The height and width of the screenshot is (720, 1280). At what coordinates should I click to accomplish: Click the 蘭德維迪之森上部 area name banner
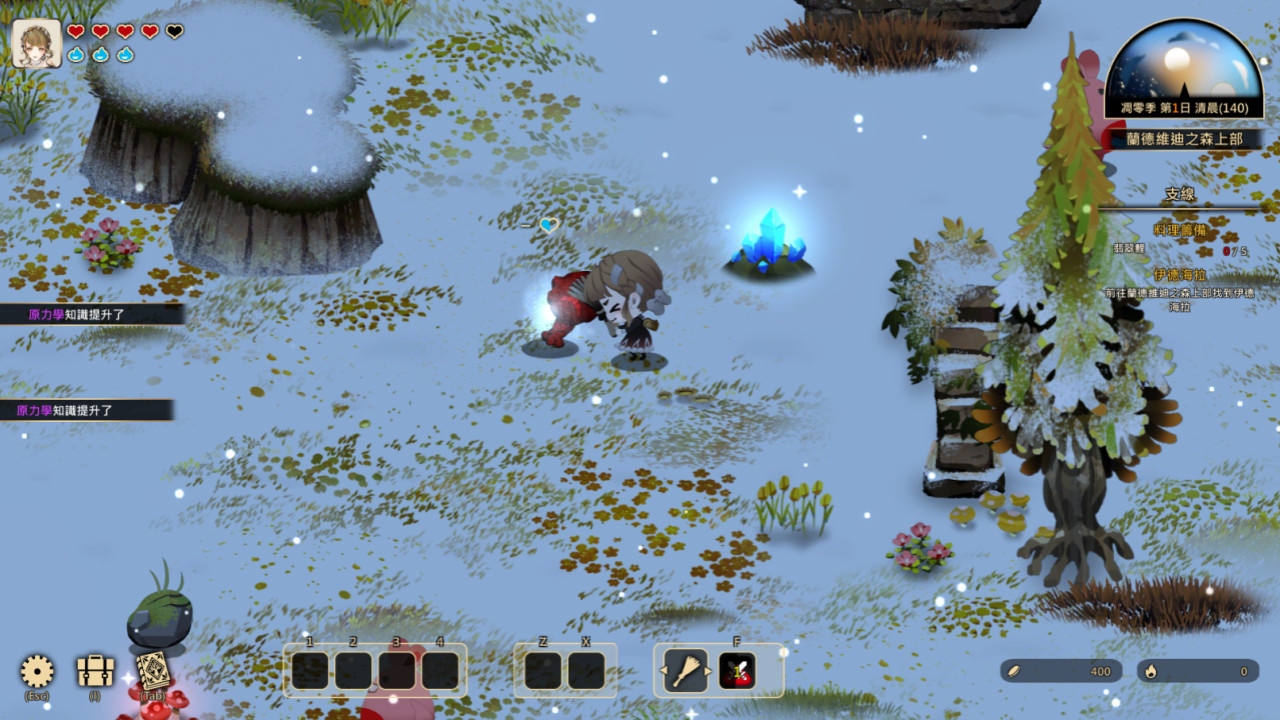coord(1184,140)
